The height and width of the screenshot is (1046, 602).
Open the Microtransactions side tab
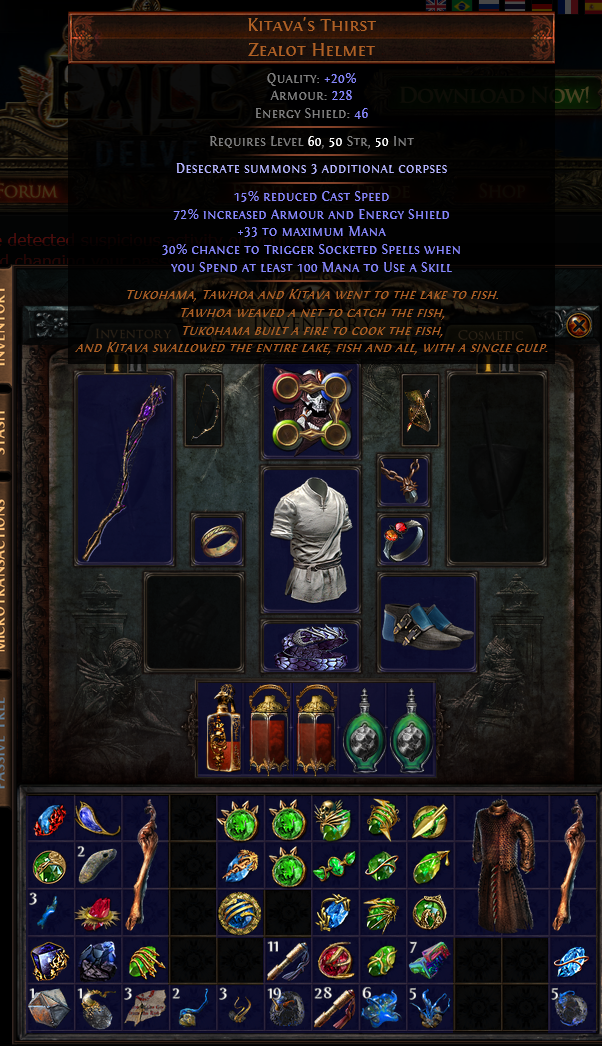(x=10, y=575)
